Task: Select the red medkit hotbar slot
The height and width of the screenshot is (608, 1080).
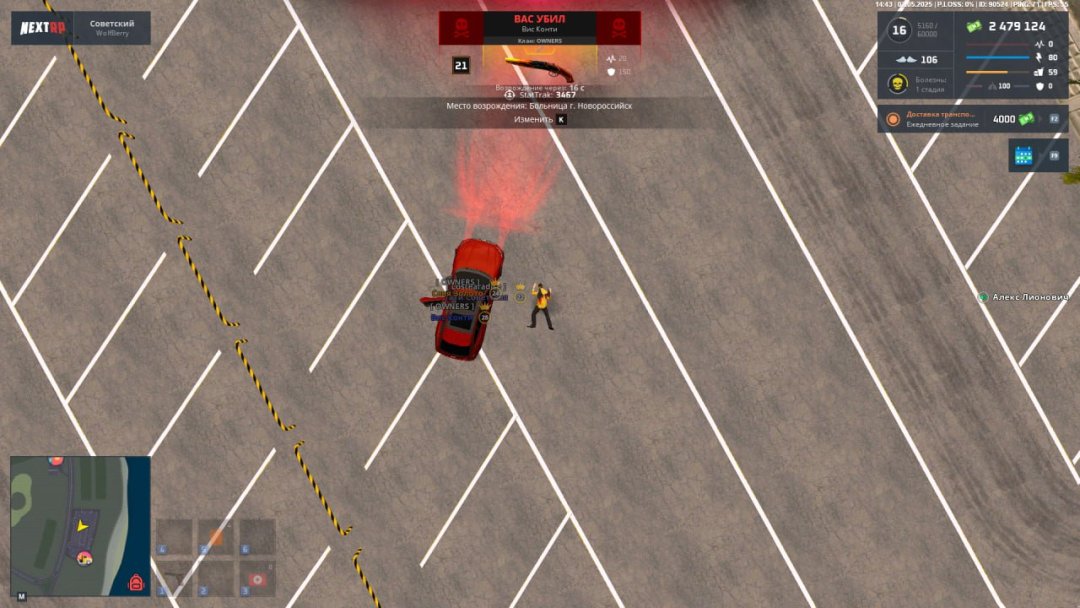Action: [257, 579]
